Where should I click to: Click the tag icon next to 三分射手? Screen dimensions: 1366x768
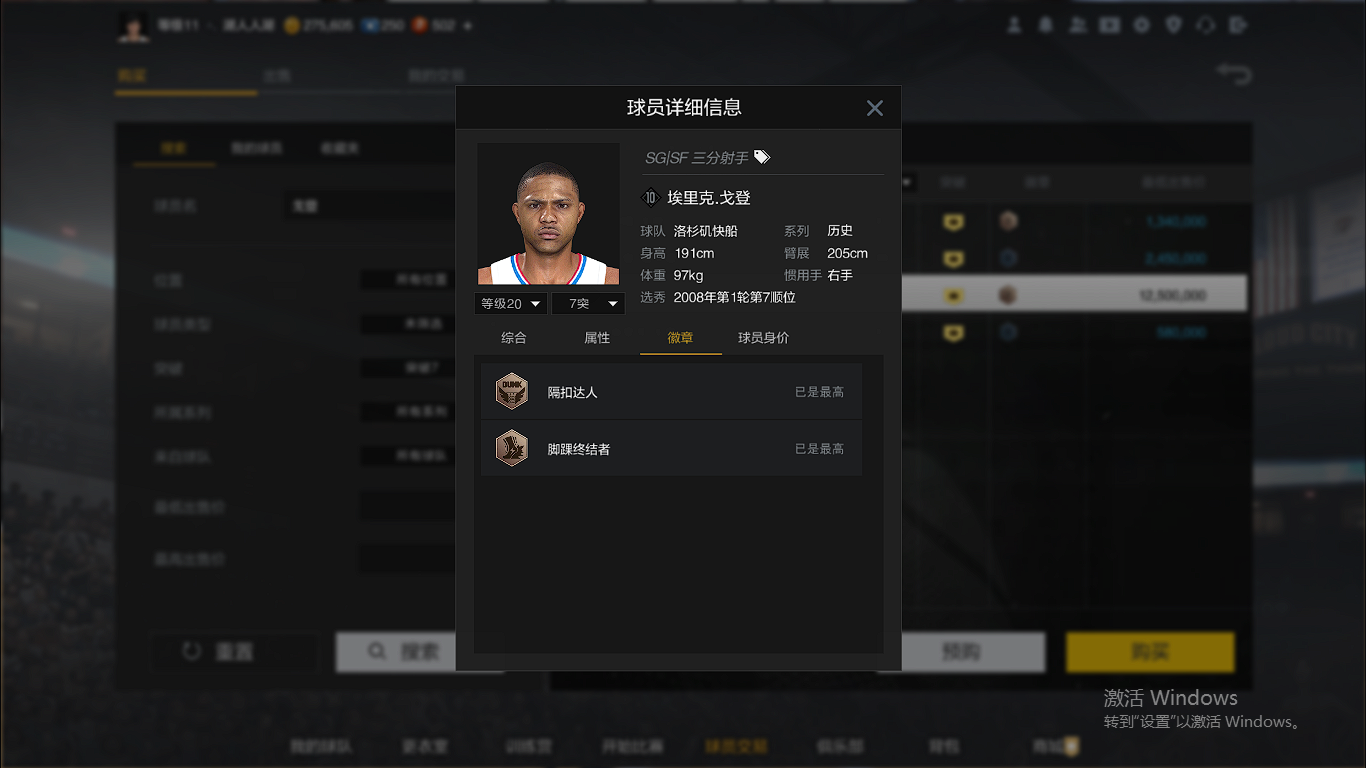pyautogui.click(x=760, y=156)
